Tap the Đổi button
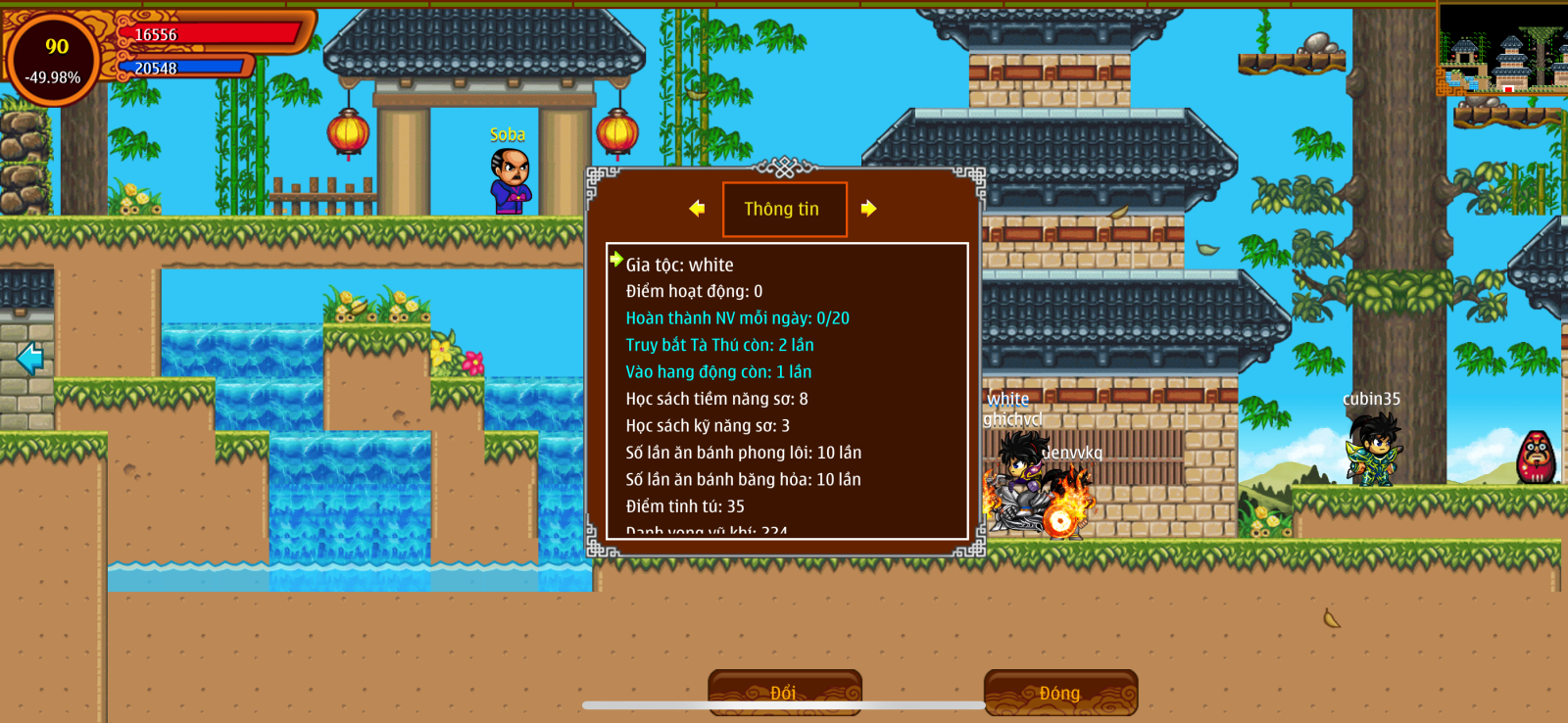 click(784, 693)
